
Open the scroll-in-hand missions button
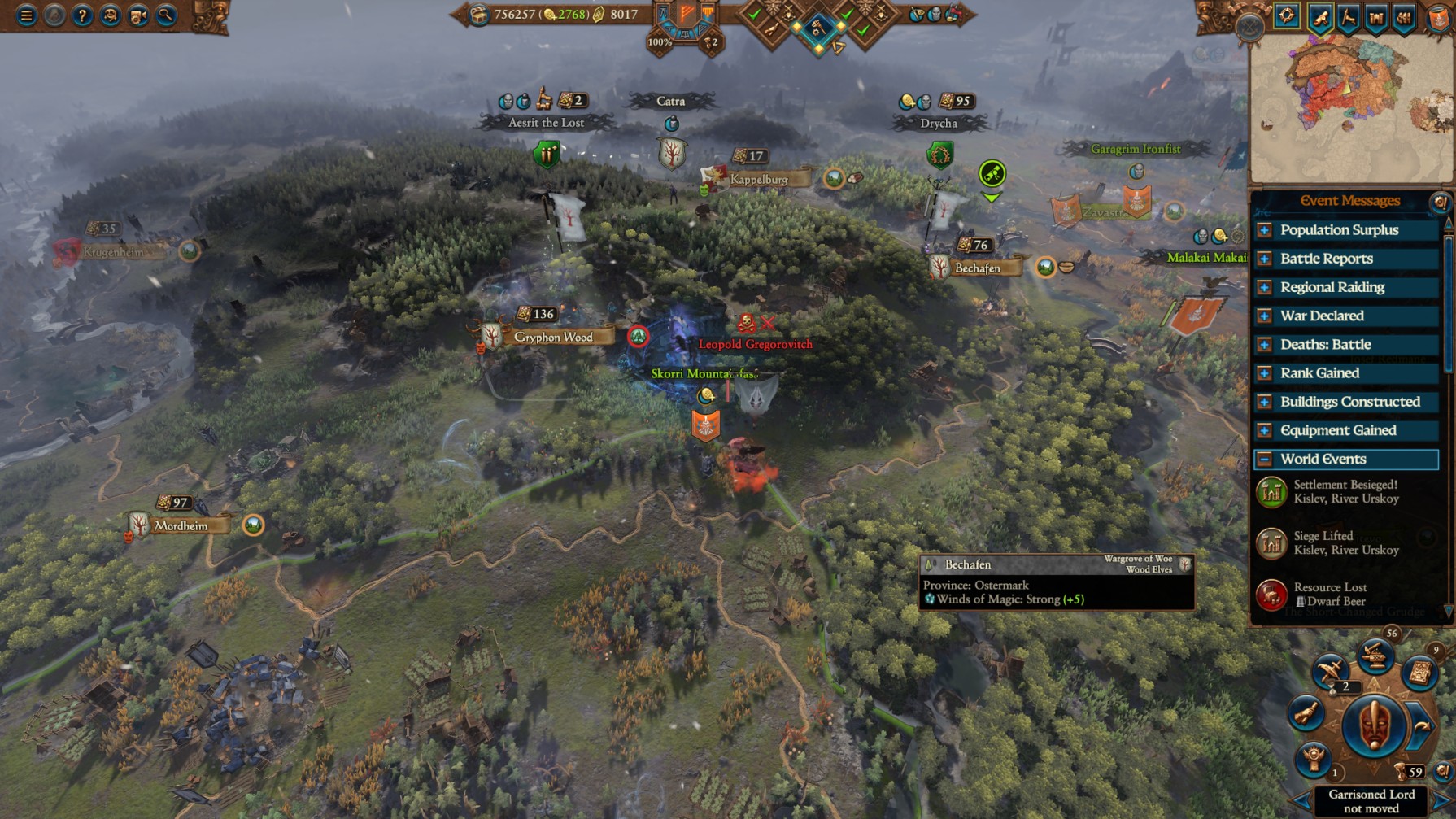[1306, 713]
